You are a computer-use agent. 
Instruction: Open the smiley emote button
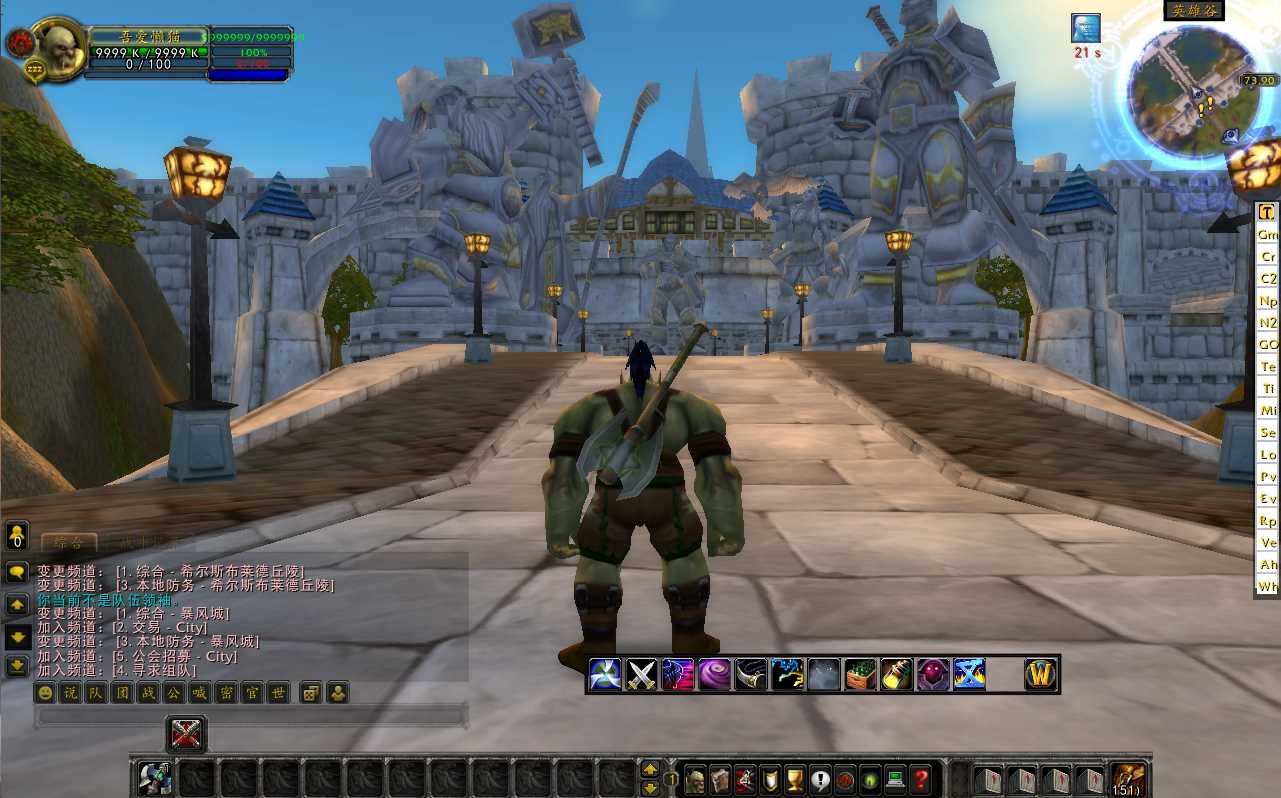pyautogui.click(x=44, y=692)
